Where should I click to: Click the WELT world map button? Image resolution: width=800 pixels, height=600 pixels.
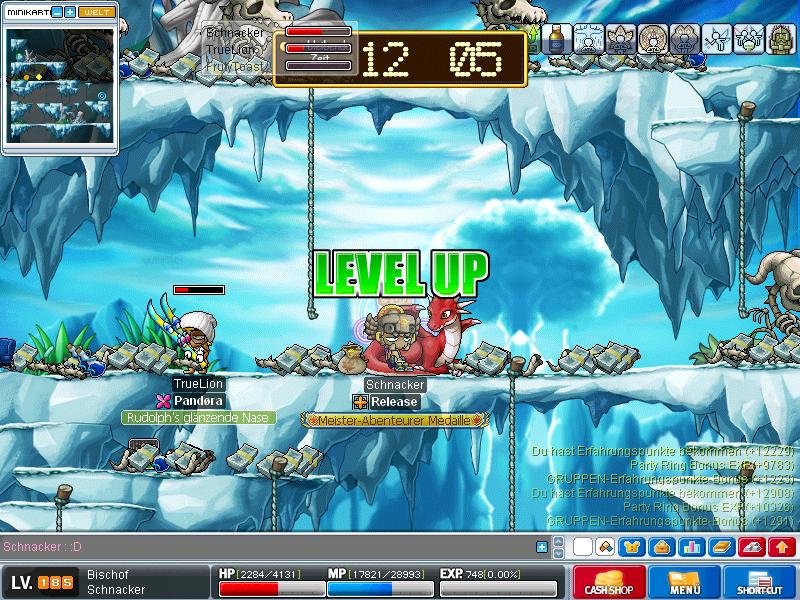pos(96,12)
